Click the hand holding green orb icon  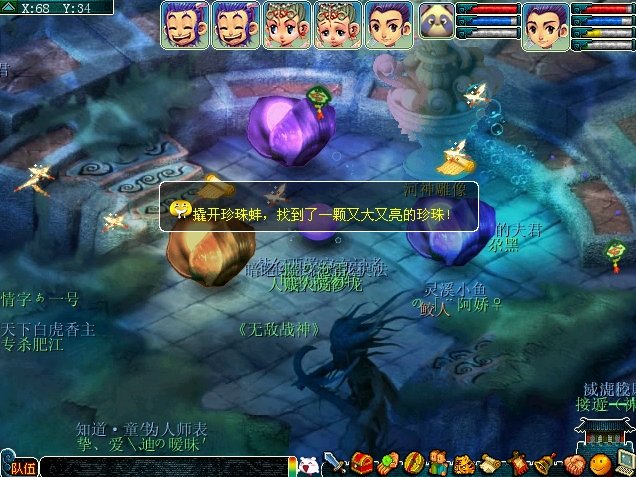tap(387, 464)
